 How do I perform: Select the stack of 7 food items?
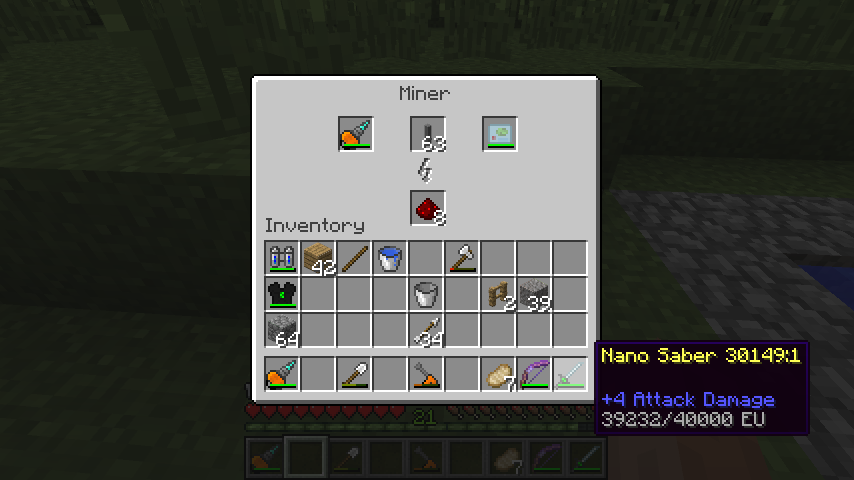coord(498,374)
